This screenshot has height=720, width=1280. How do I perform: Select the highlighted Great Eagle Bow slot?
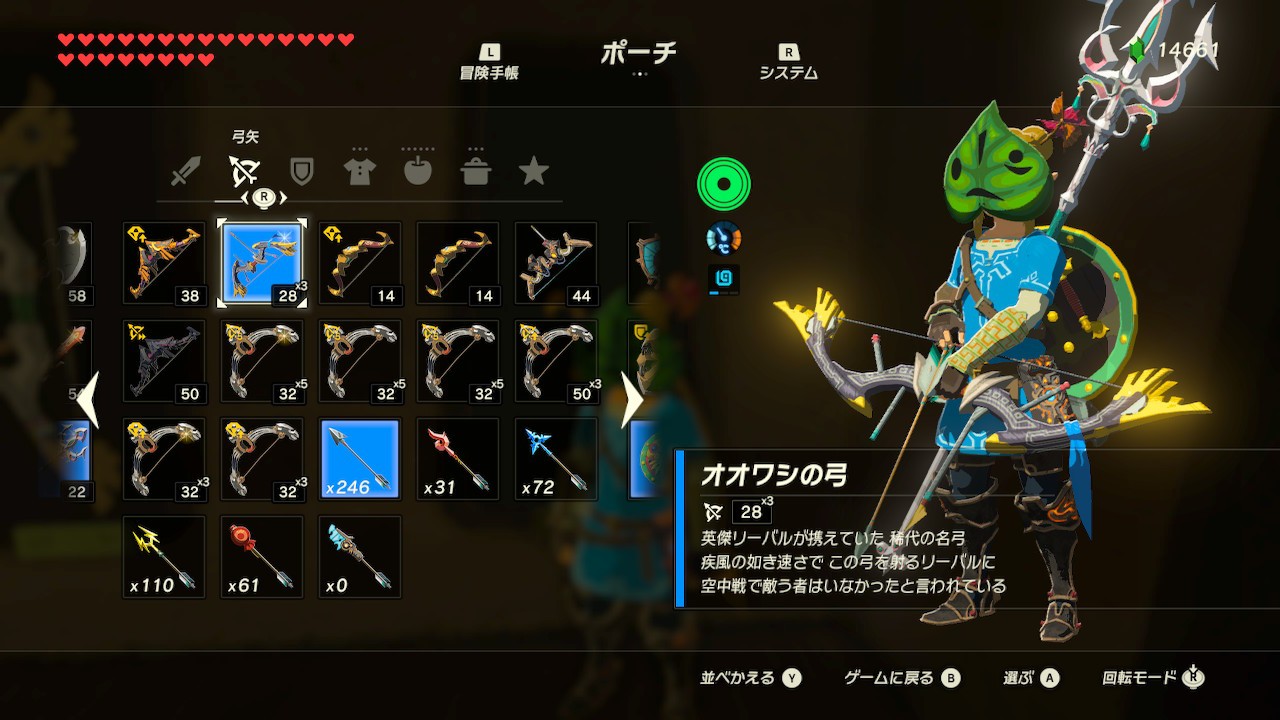[261, 263]
